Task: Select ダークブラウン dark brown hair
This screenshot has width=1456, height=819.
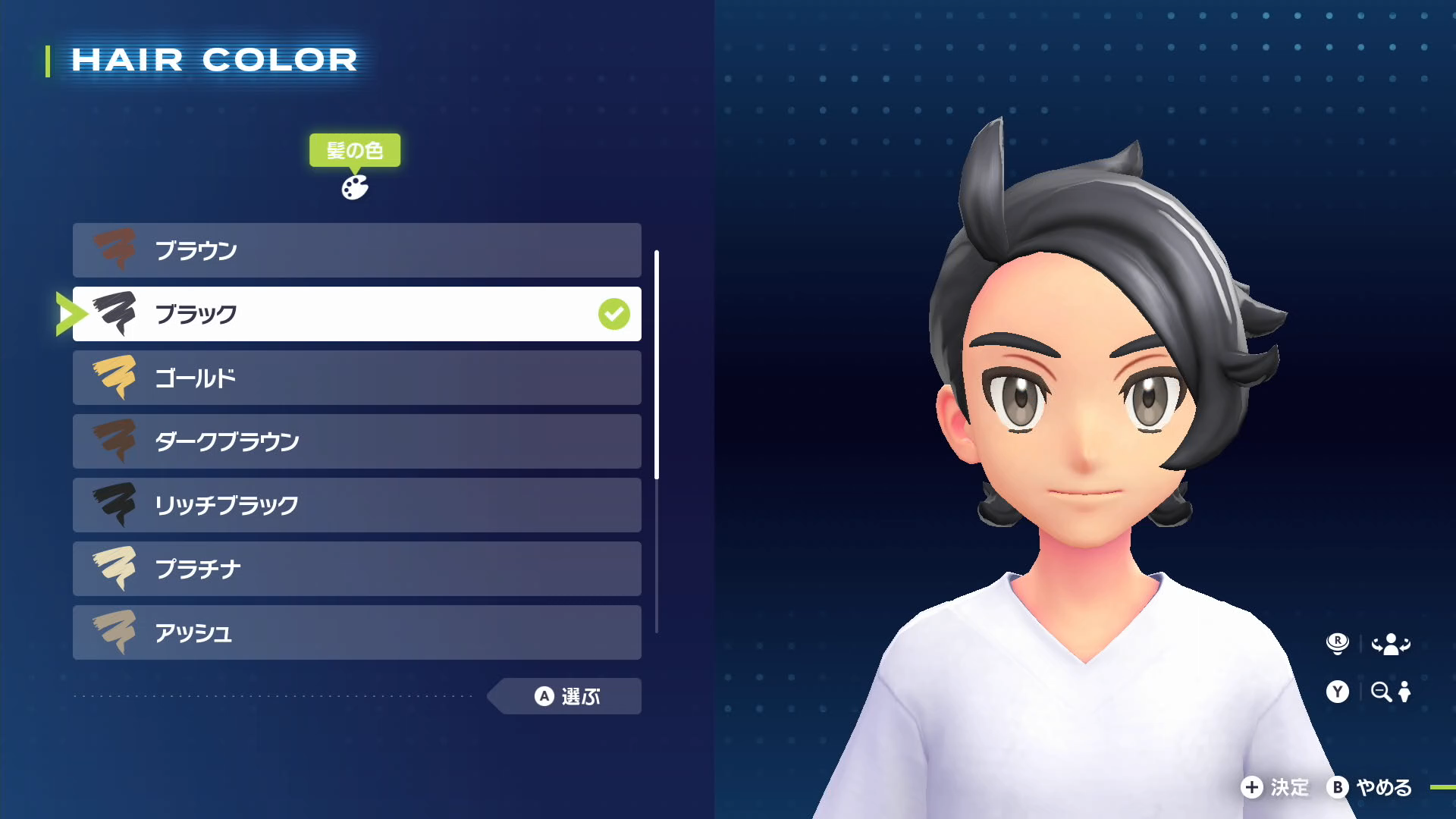Action: click(x=356, y=441)
